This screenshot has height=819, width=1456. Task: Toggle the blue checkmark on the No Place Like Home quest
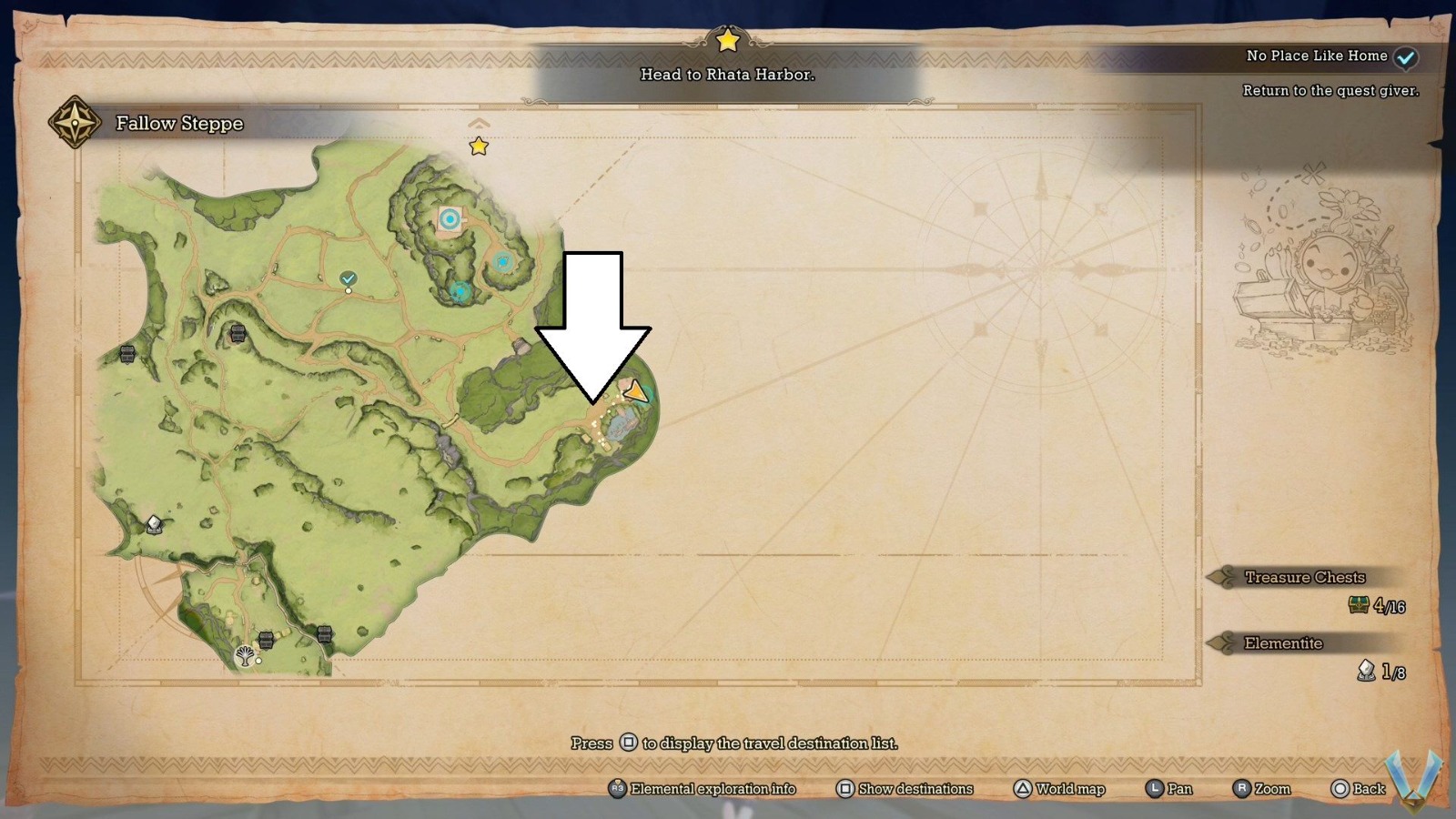pos(1406,56)
